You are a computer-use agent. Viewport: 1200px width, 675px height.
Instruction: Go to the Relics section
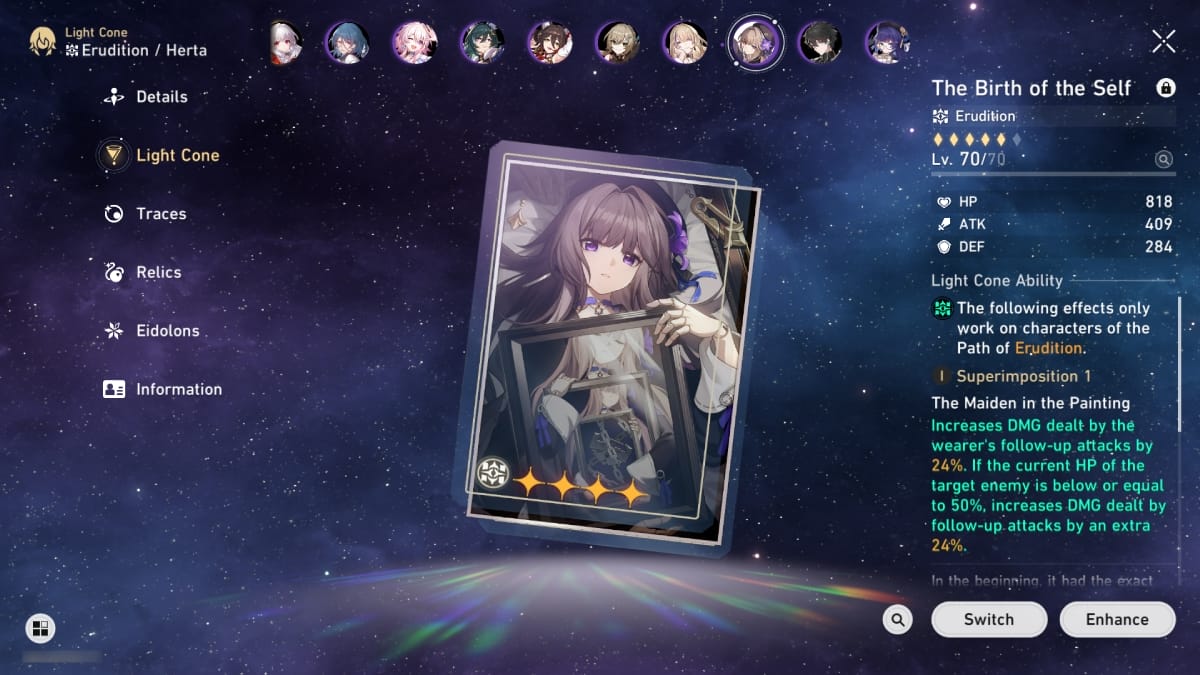158,272
